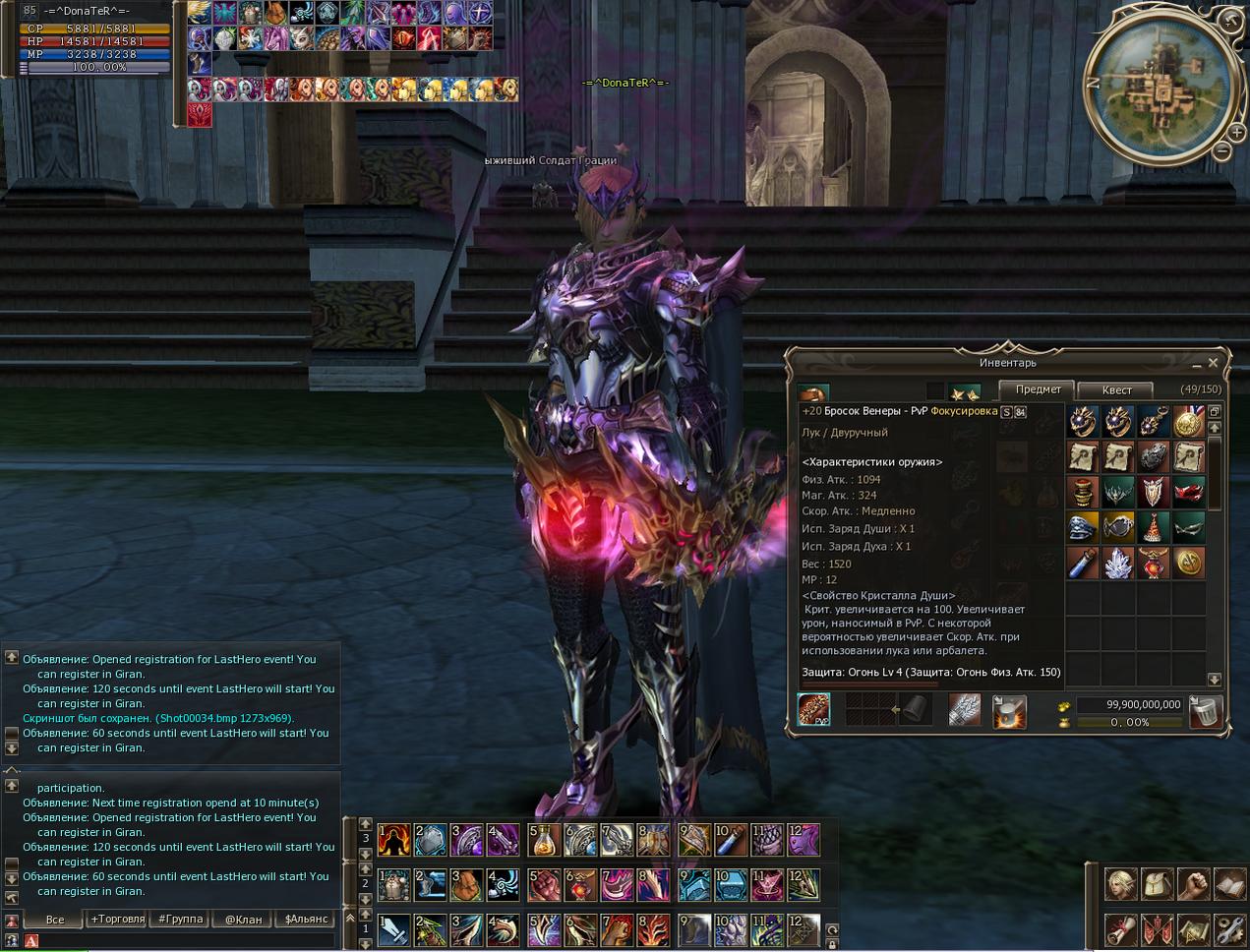Click the trash can in the inventory

[x=1205, y=710]
